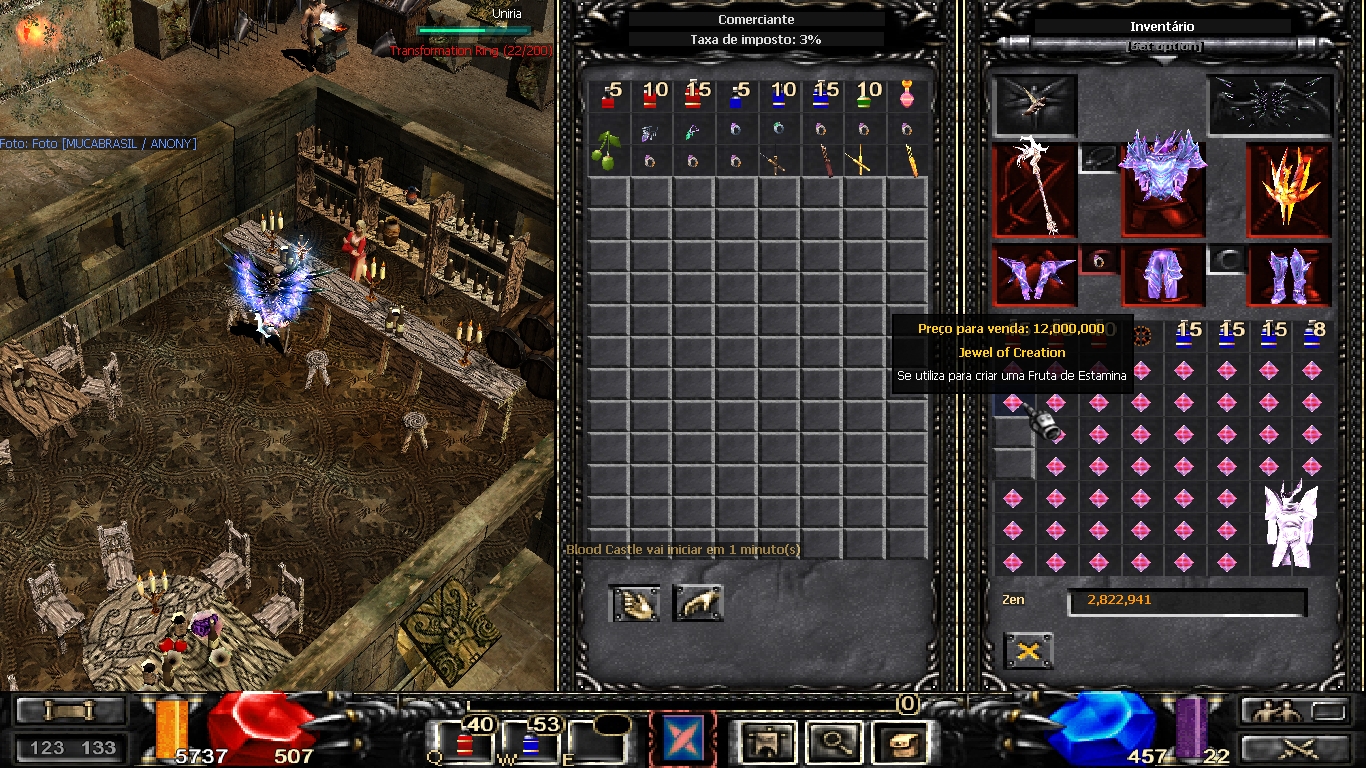Click the equipped purple pants slot

click(1161, 276)
